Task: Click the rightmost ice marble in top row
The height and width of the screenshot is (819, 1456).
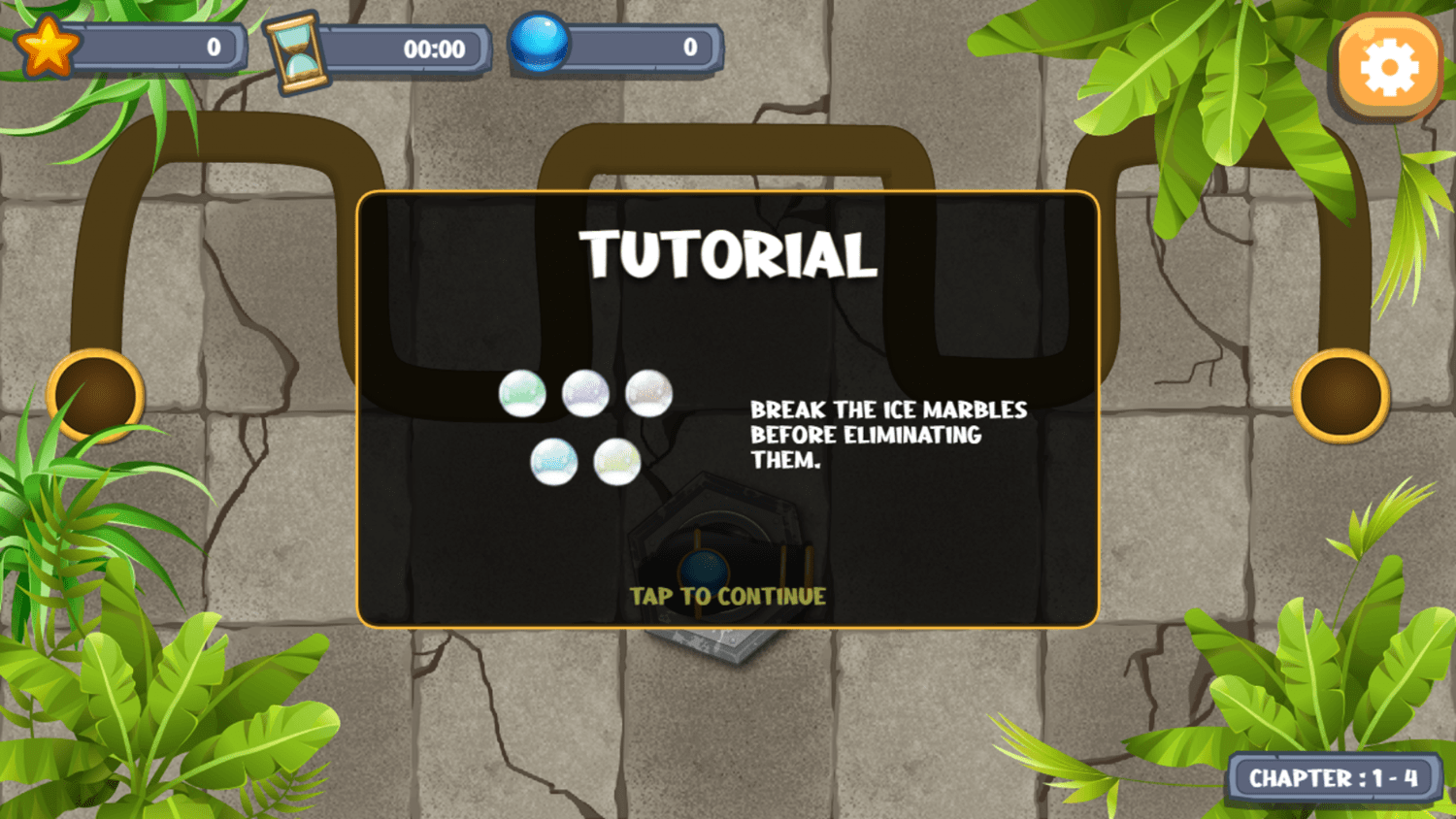Action: pyautogui.click(x=647, y=392)
